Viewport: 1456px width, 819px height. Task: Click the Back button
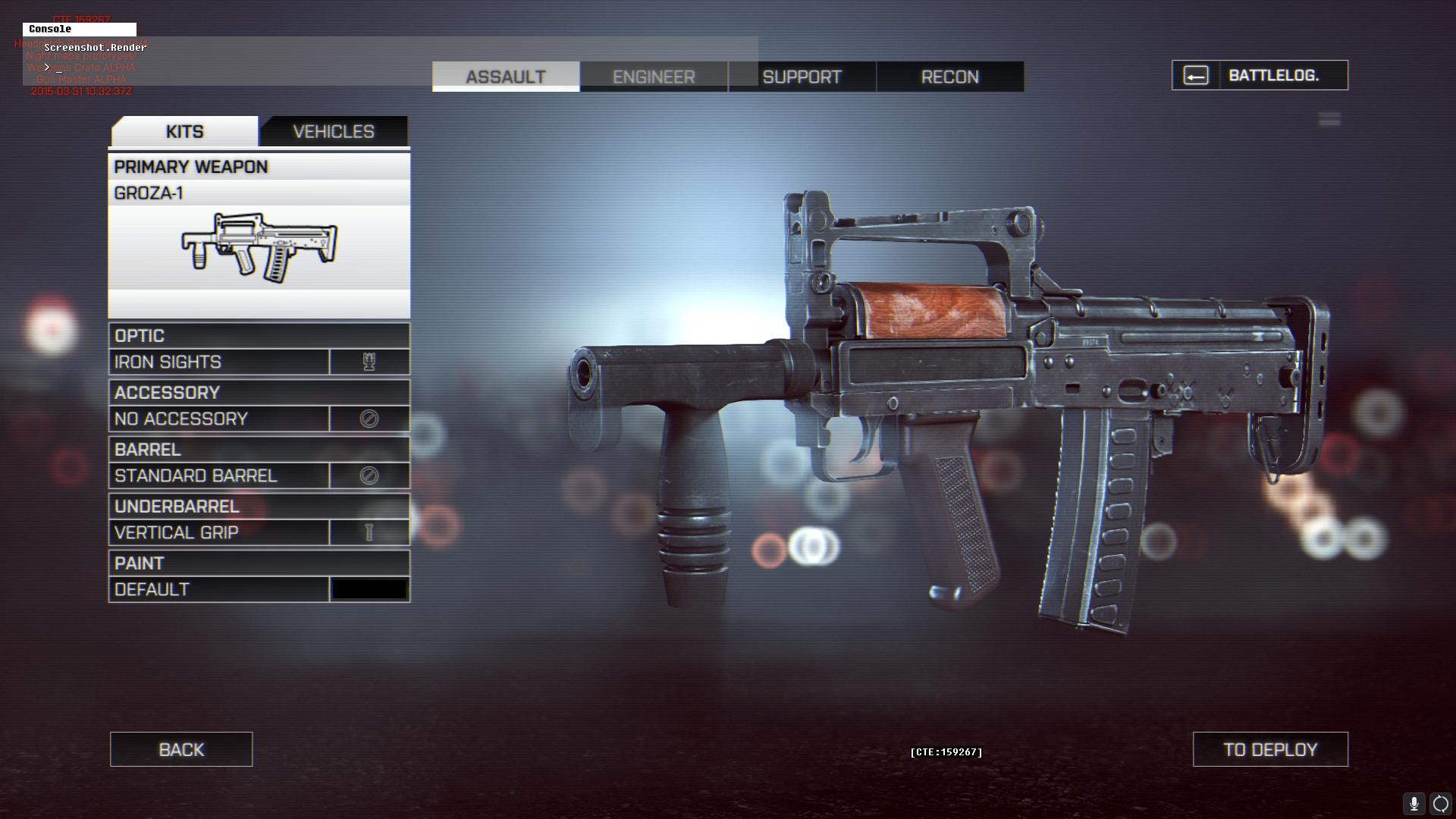(x=181, y=749)
